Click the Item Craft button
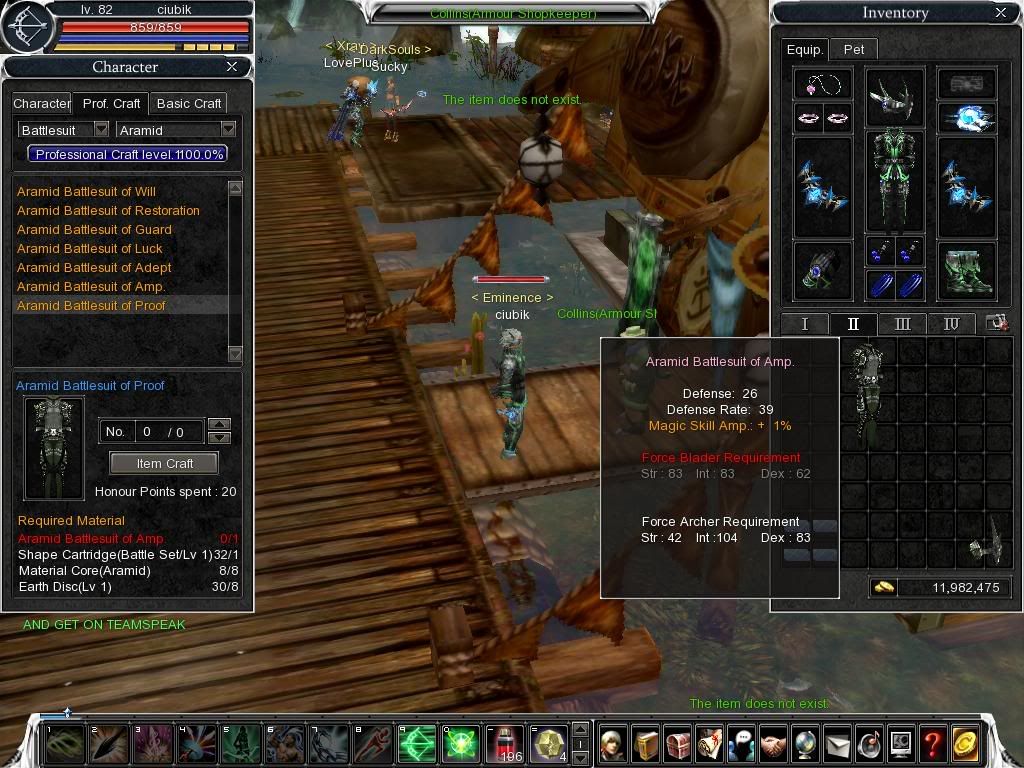 pos(164,463)
